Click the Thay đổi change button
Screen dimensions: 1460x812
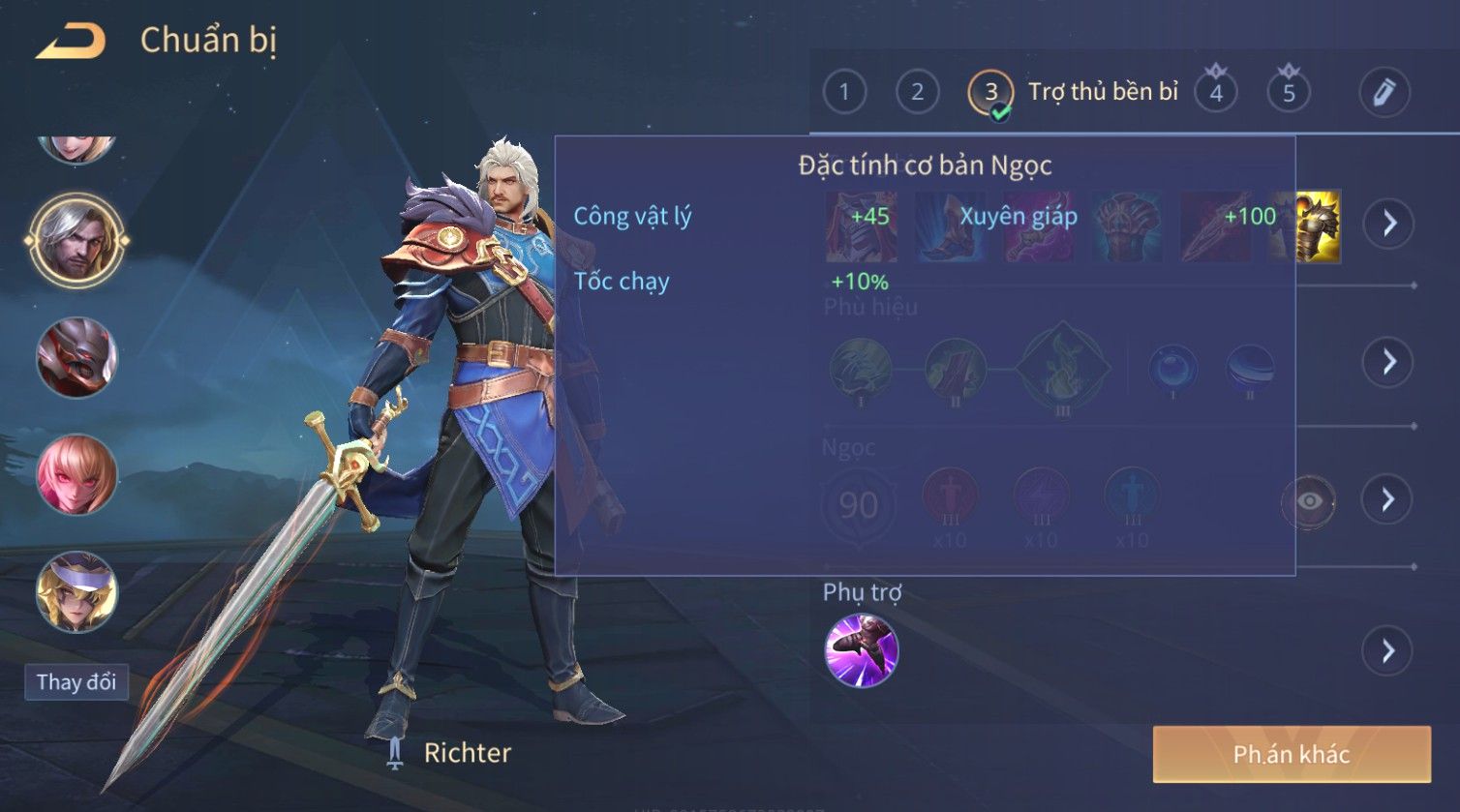point(76,681)
